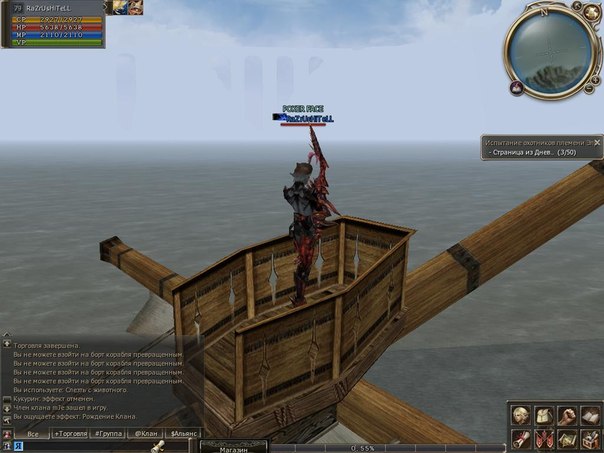Image resolution: width=604 pixels, height=453 pixels.
Task: Open the system menu toolbox icon
Action: 589,438
